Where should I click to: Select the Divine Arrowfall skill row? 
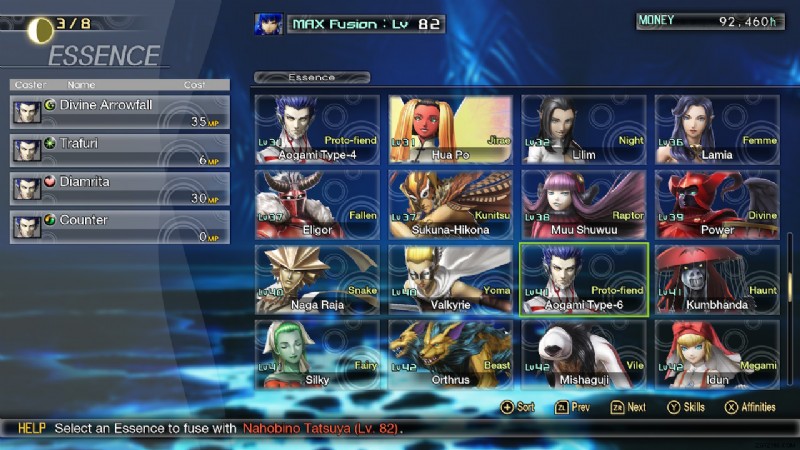click(x=120, y=111)
